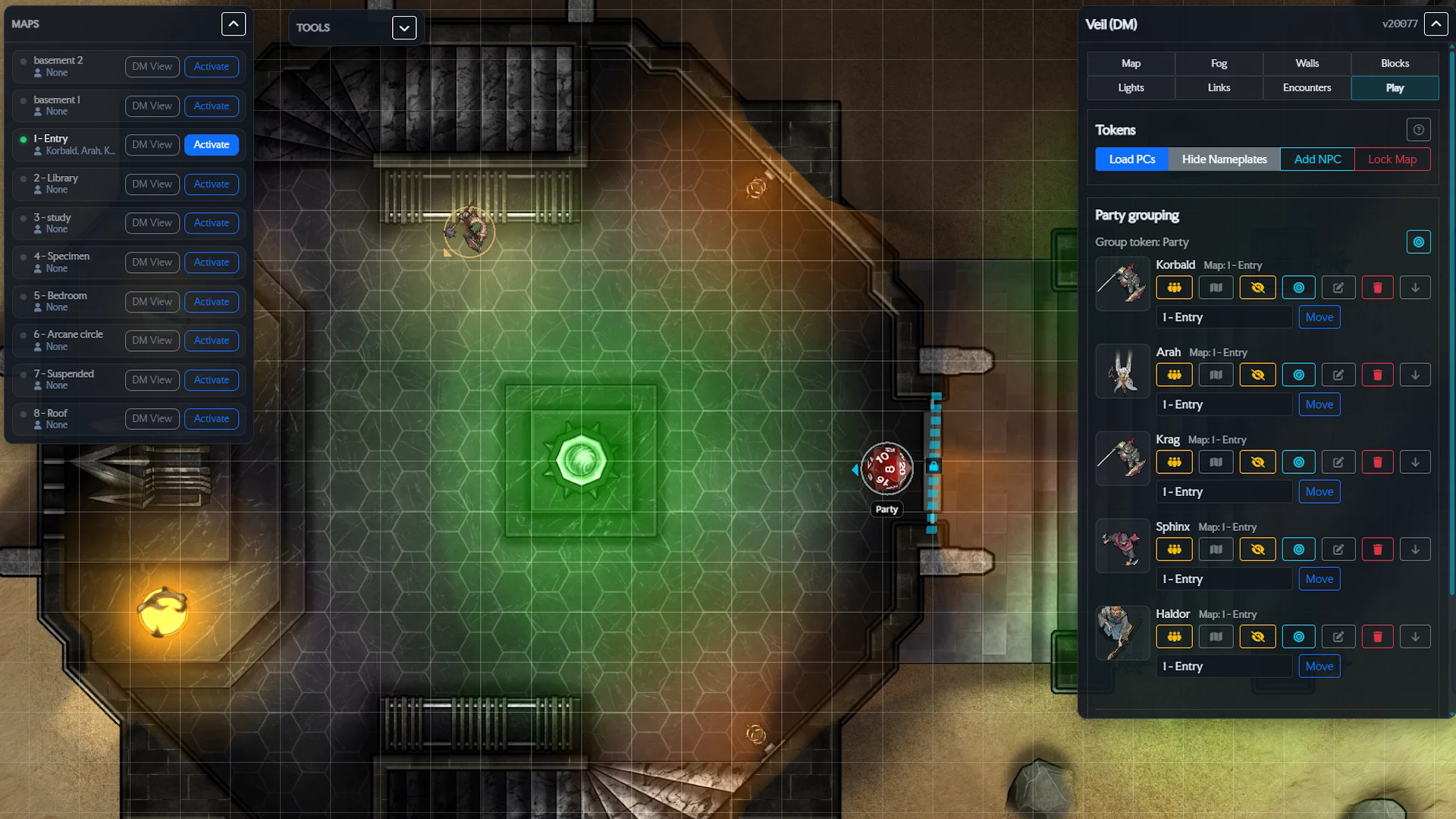
Task: Delete Arah's token with the trash icon
Action: coord(1377,375)
